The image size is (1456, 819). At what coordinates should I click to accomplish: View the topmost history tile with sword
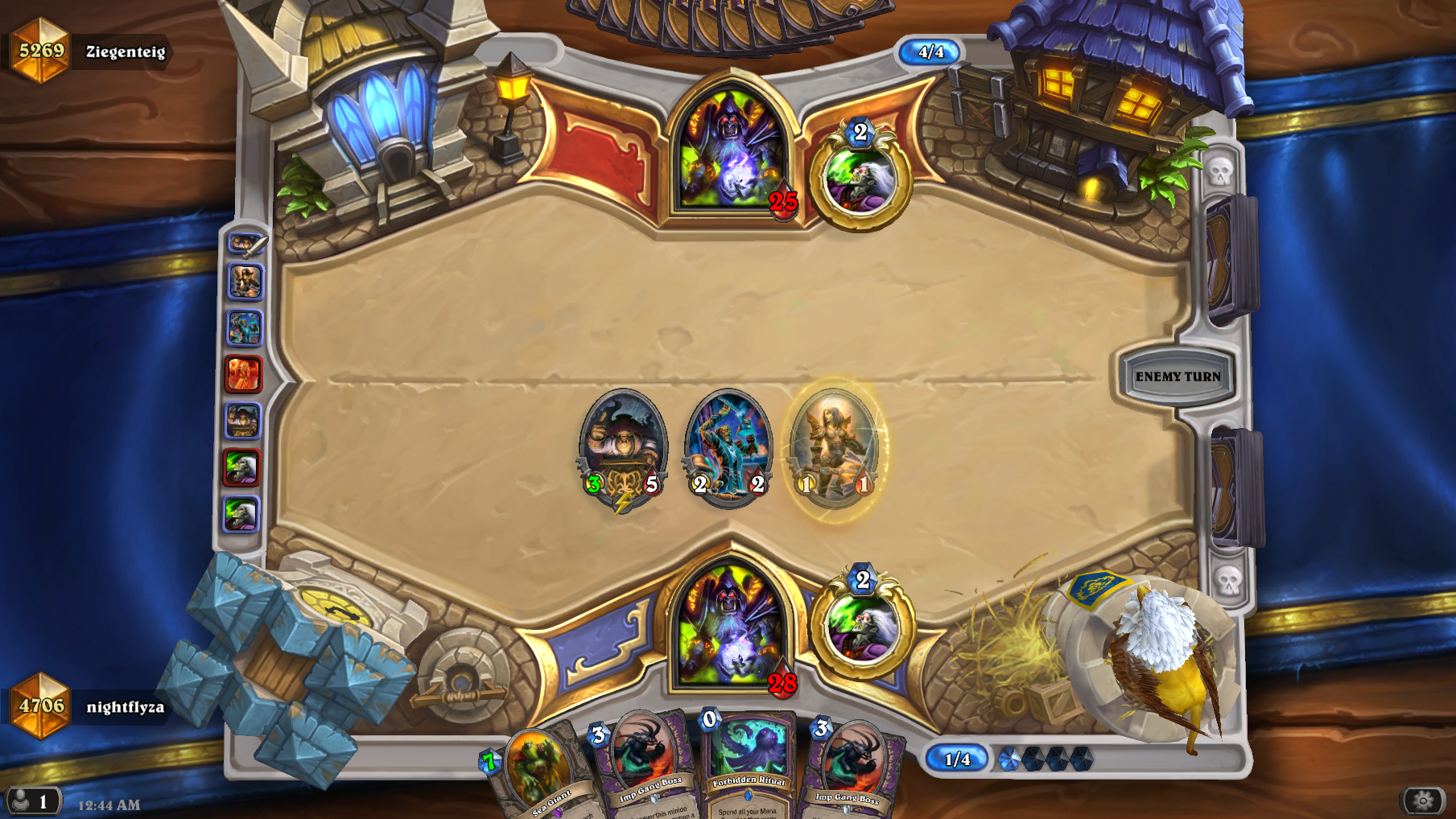coord(245,243)
